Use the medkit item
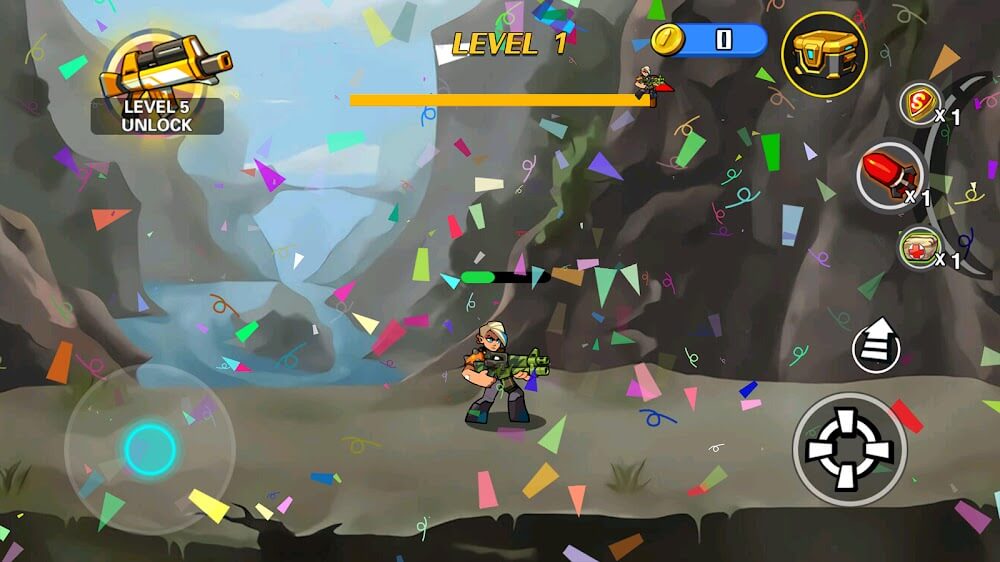The width and height of the screenshot is (1000, 562). coord(919,247)
